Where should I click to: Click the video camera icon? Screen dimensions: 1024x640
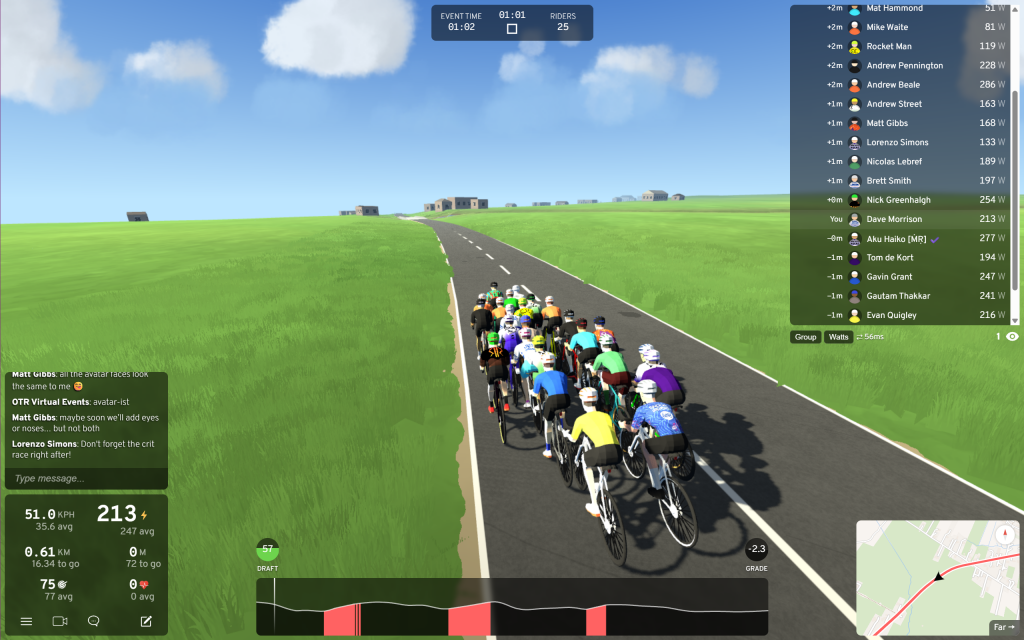pyautogui.click(x=59, y=621)
